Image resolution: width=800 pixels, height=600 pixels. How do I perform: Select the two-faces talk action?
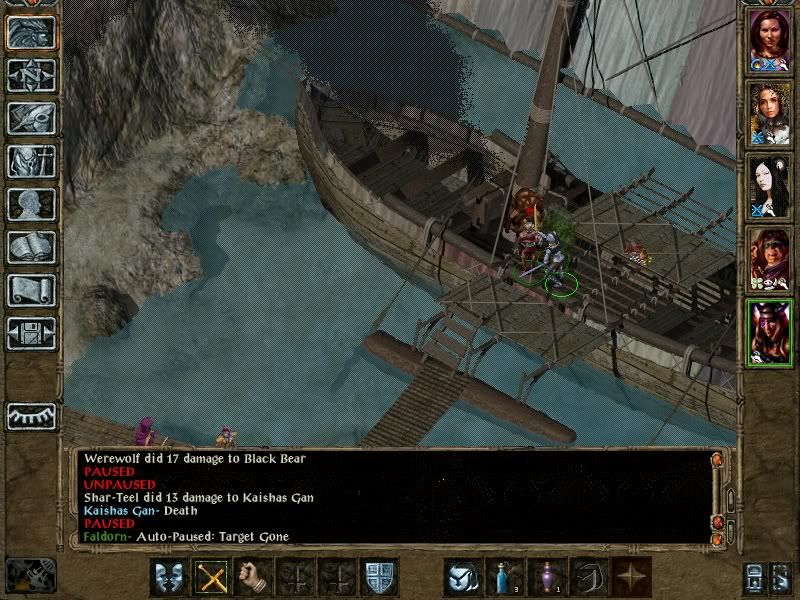coord(167,577)
